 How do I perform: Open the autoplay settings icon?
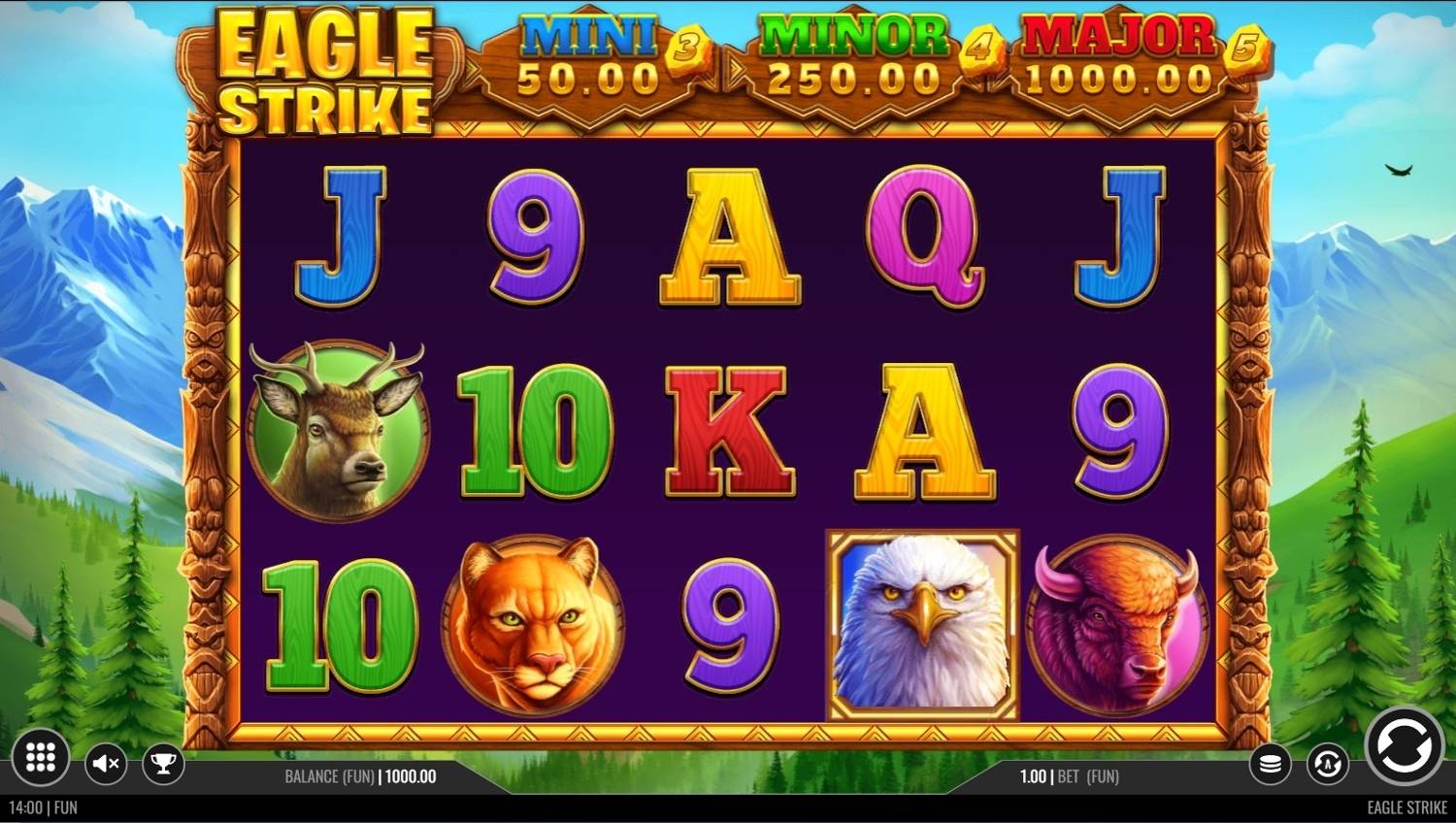point(1326,763)
